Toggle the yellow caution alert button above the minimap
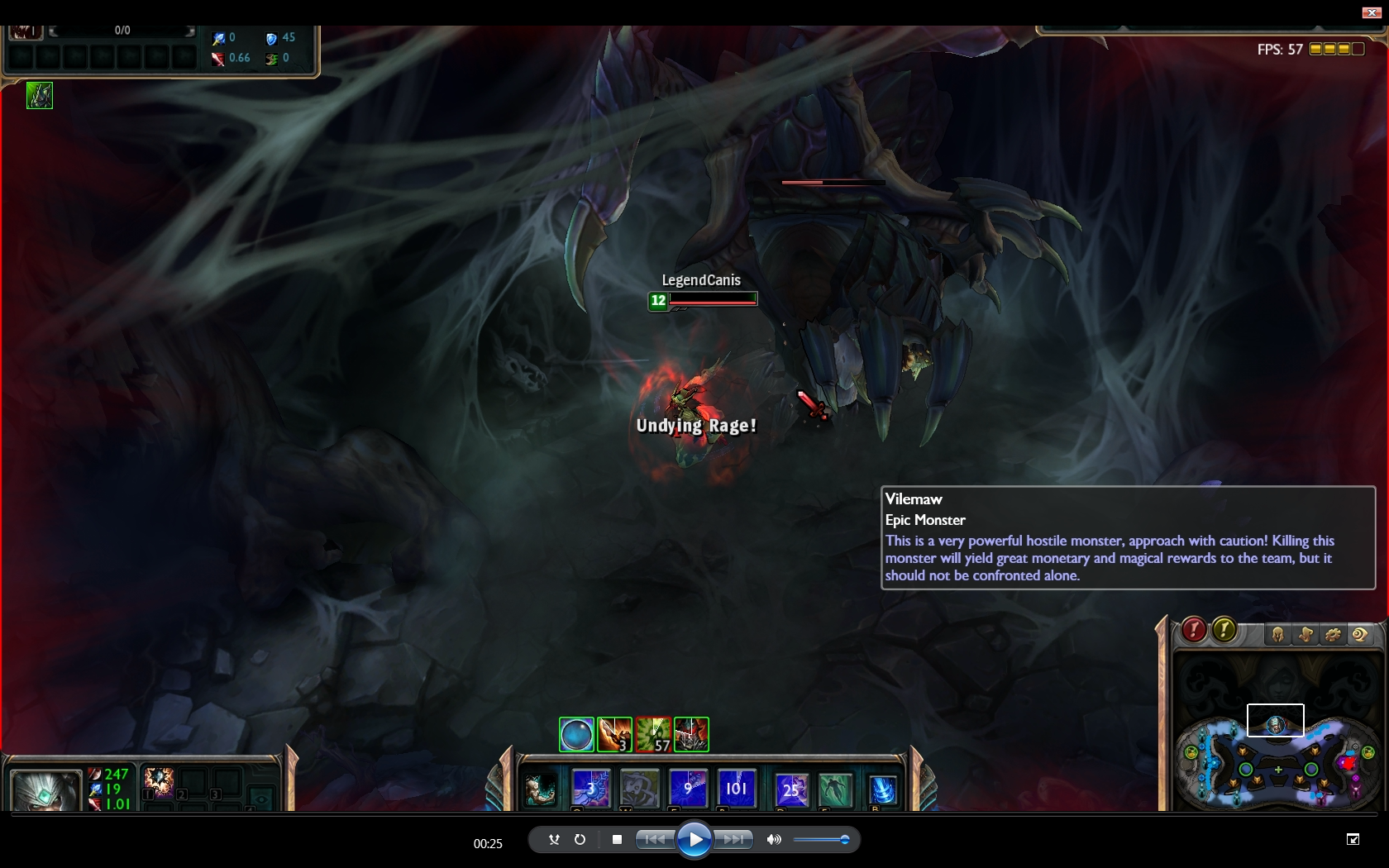 1224,631
